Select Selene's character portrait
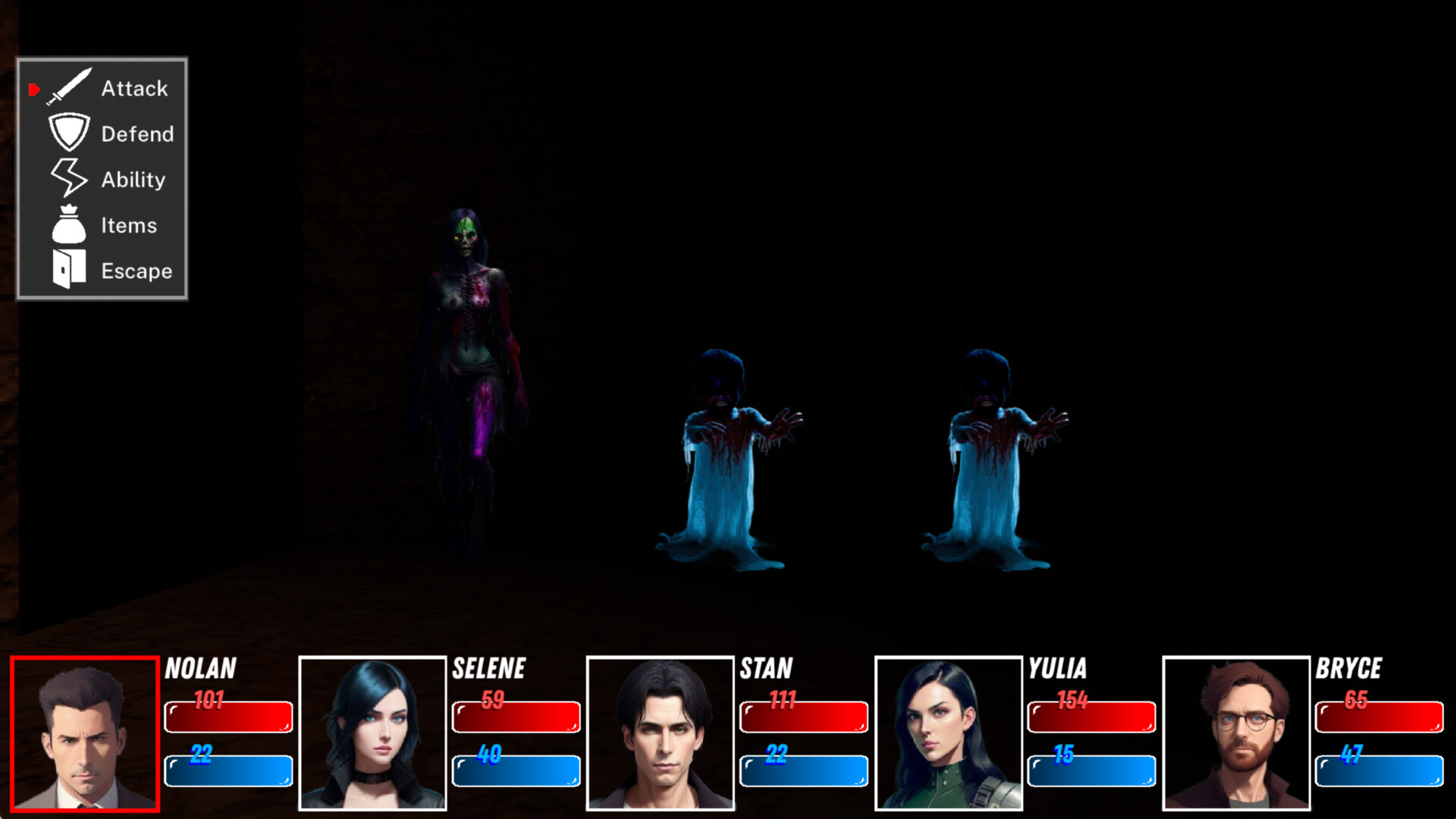 coord(372,736)
